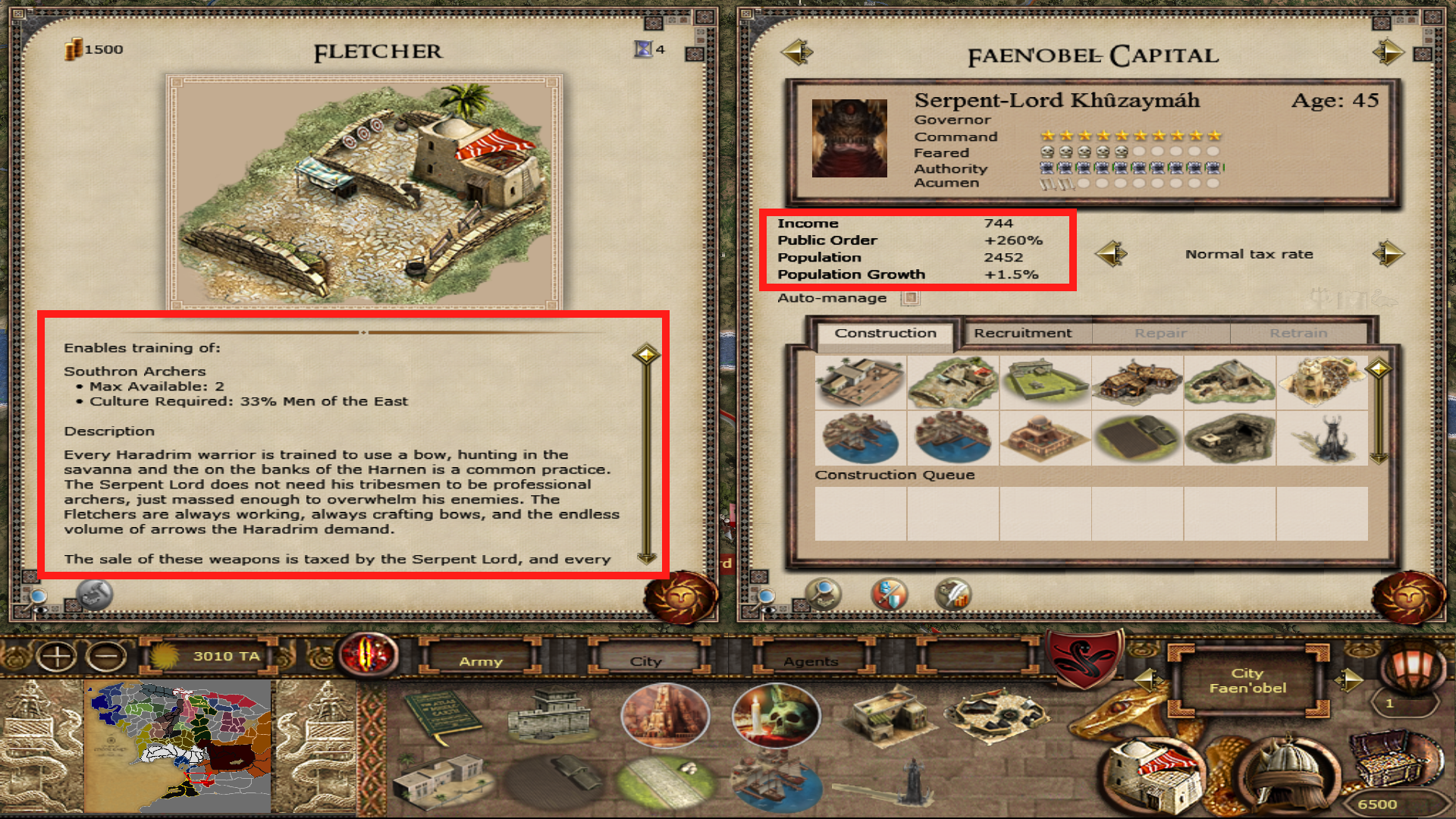Go to next settlement in capital panel
The image size is (1456, 819).
coord(1388,52)
